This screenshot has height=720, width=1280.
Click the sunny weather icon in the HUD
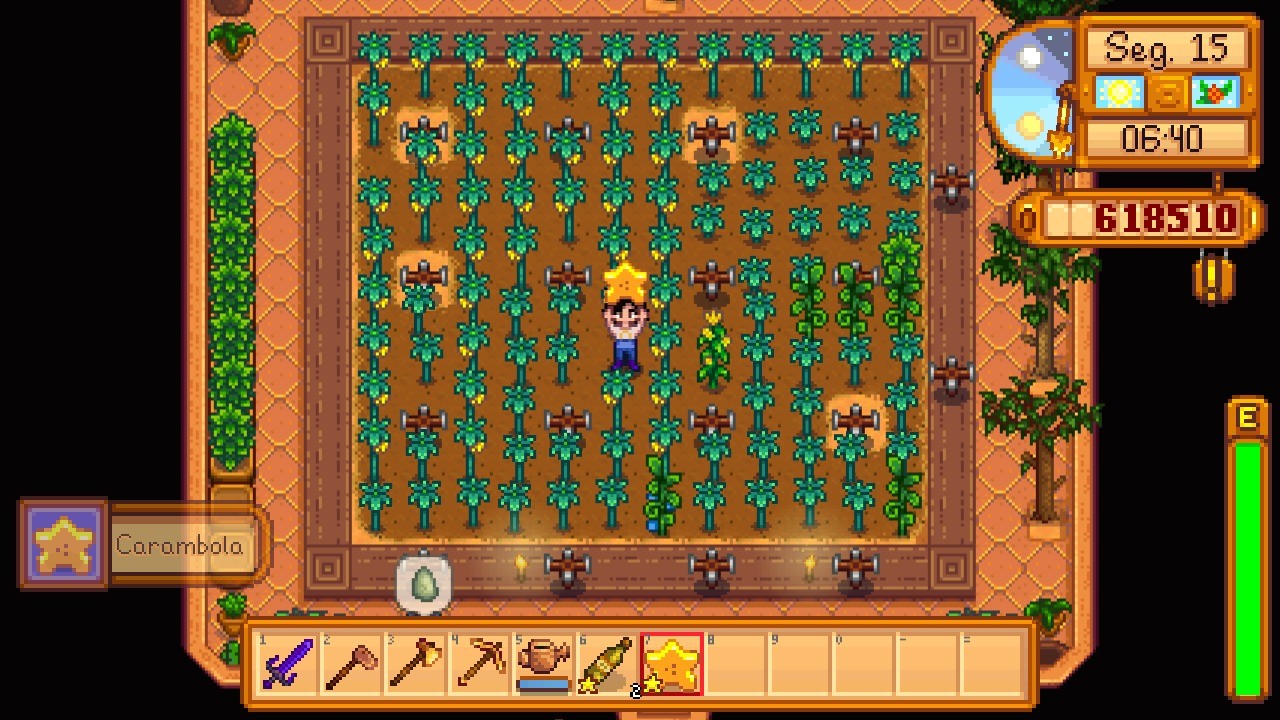1119,92
